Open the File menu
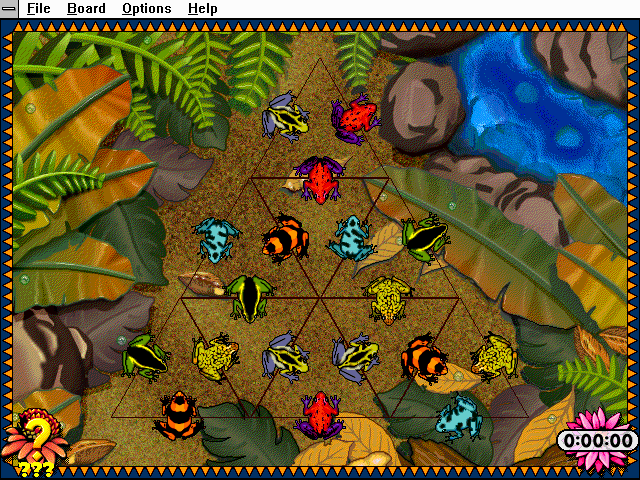The height and width of the screenshot is (480, 640). (39, 9)
